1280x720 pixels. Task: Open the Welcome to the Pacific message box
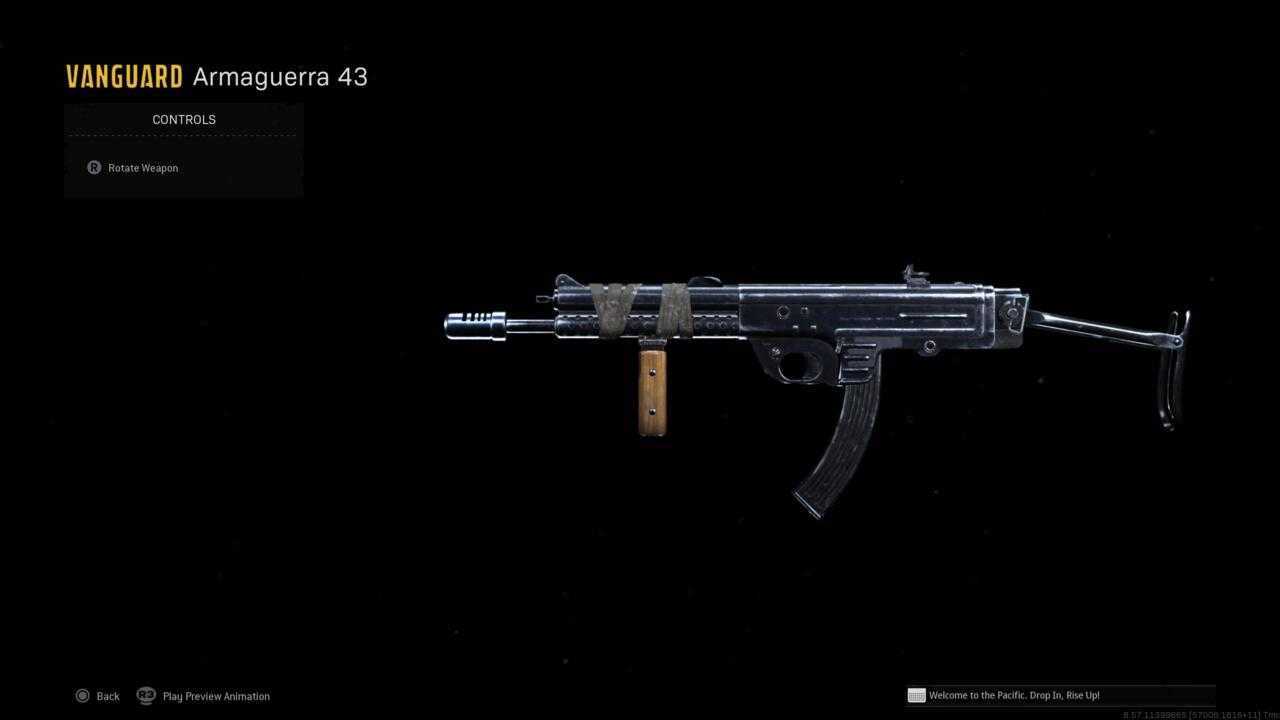tap(1012, 695)
